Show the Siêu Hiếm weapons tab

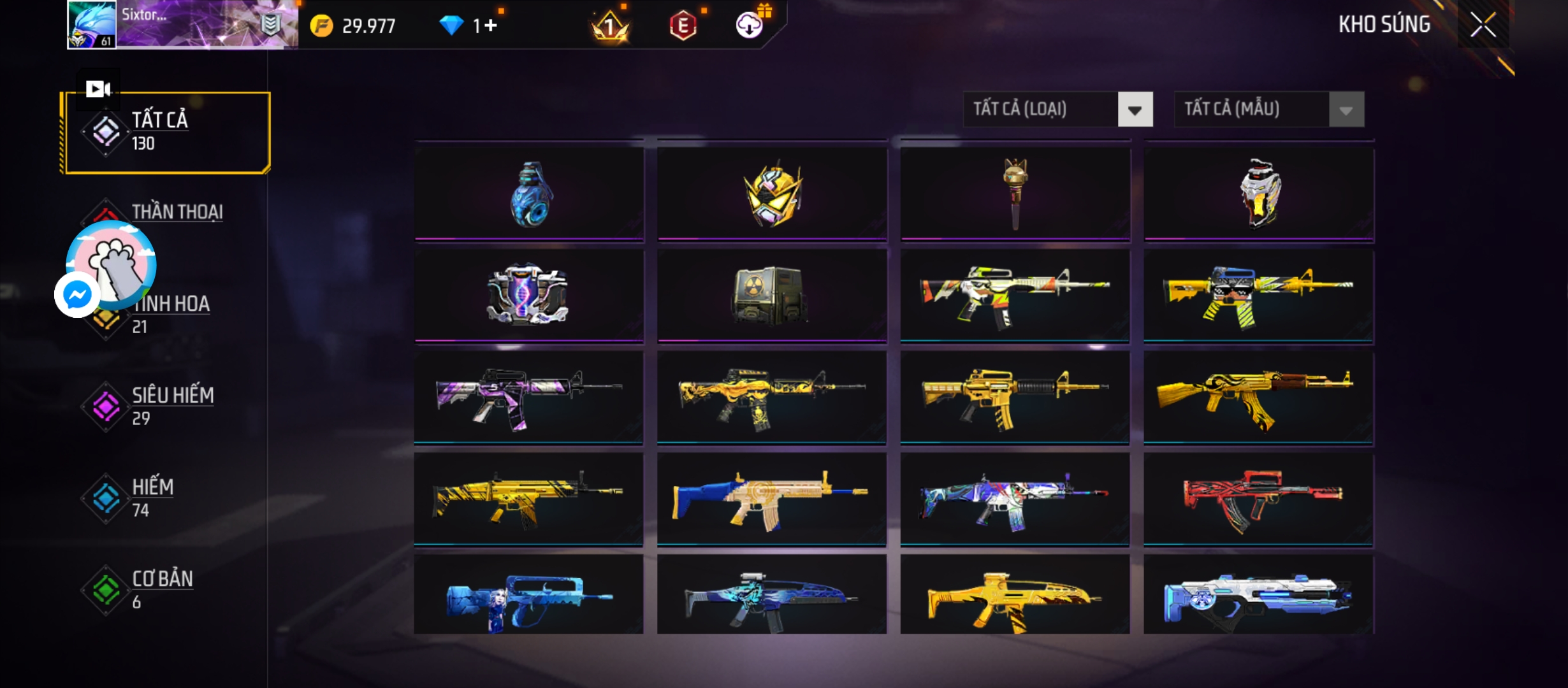click(x=172, y=405)
